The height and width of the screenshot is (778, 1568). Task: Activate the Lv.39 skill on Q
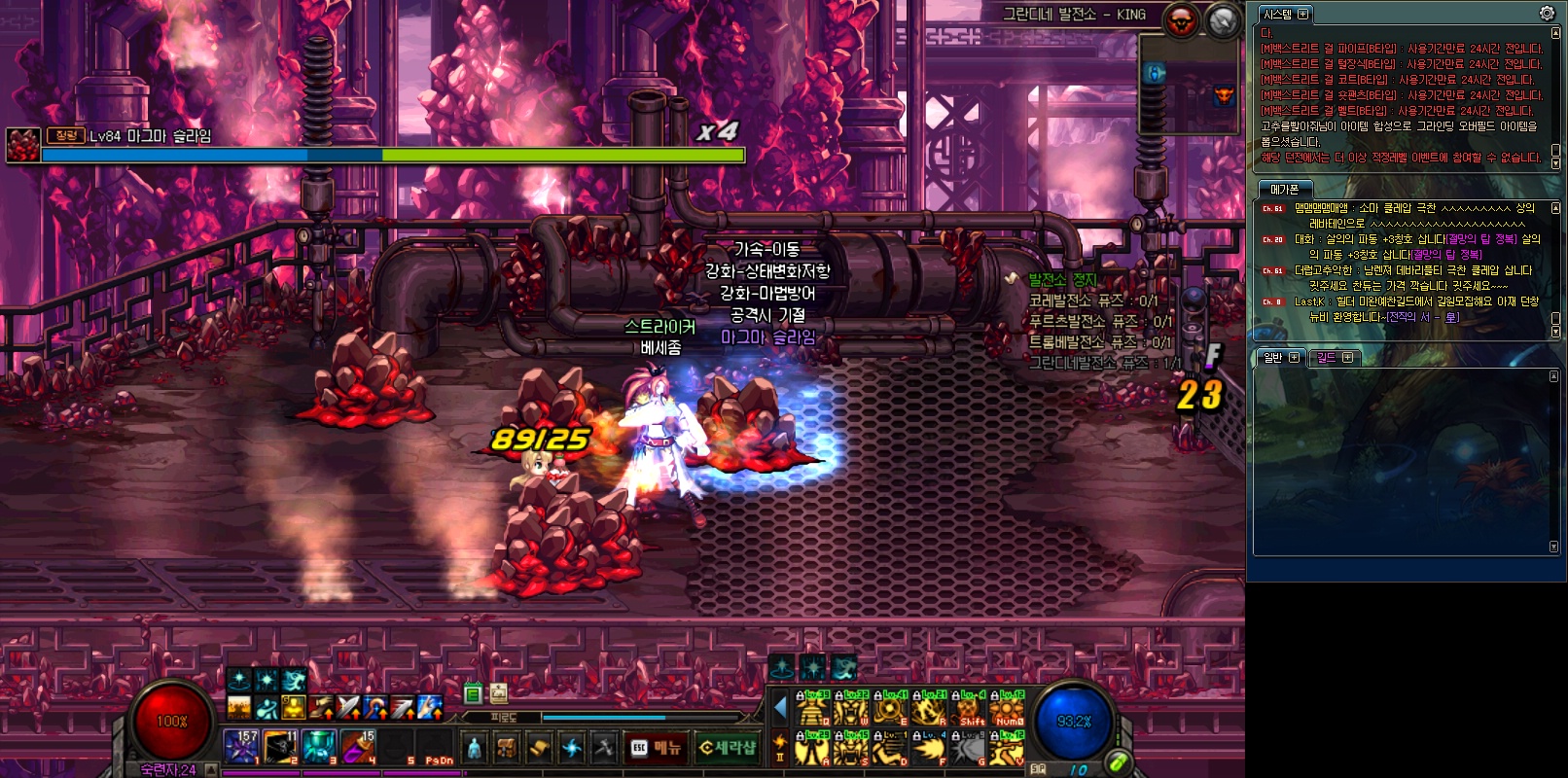pos(812,710)
